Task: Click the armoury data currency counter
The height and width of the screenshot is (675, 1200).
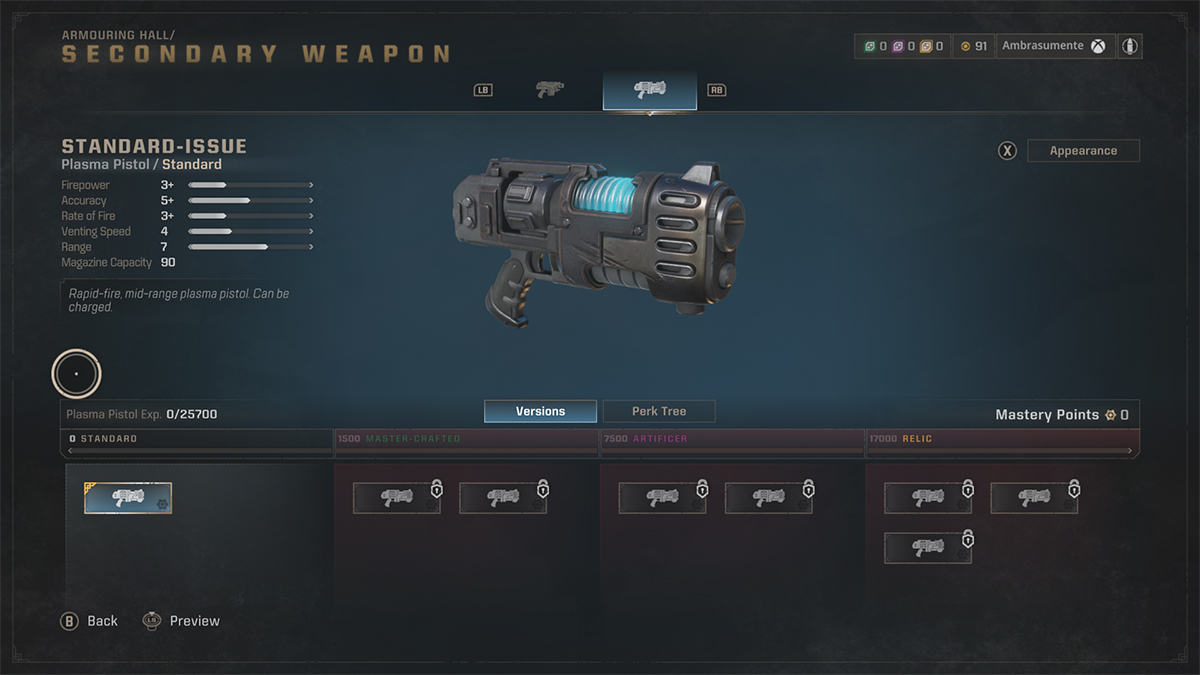Action: [x=903, y=46]
